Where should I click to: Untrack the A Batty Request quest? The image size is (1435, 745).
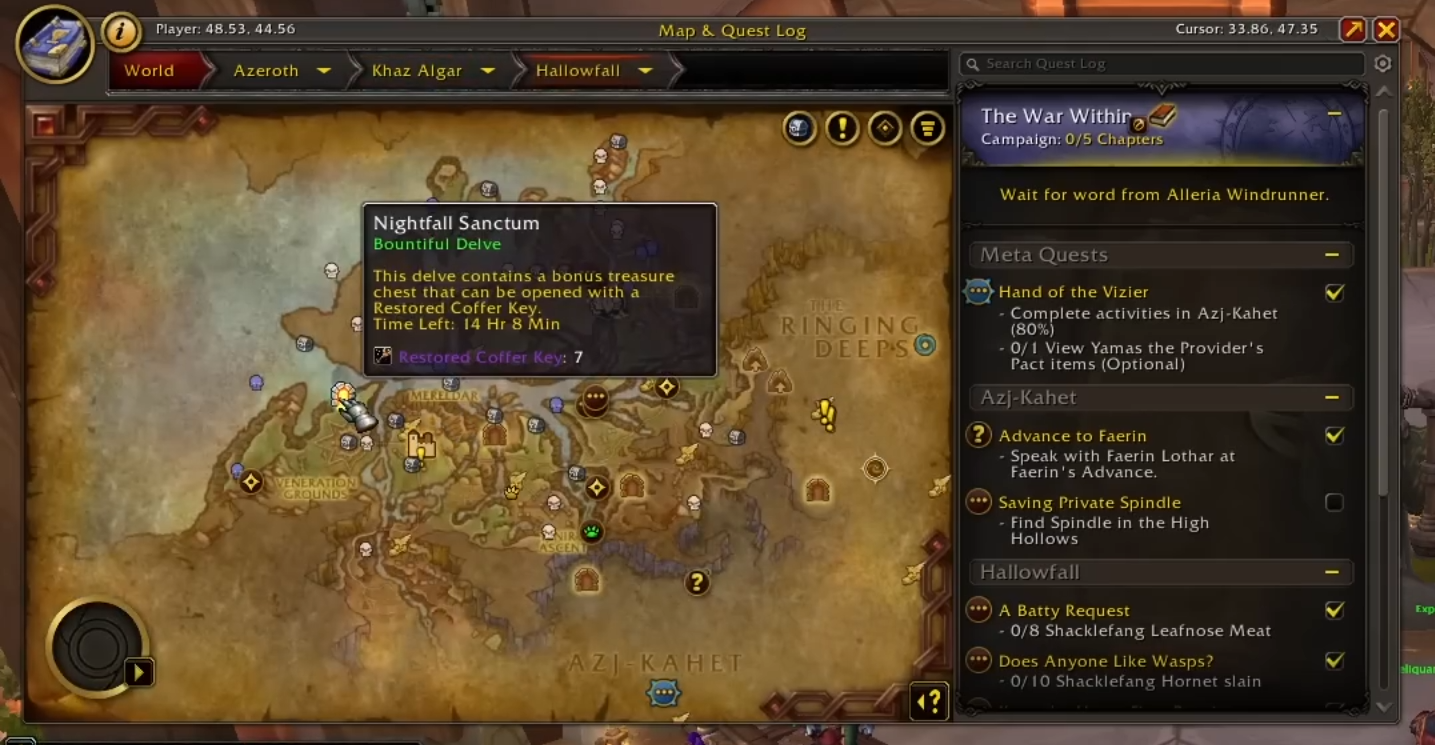click(1334, 610)
